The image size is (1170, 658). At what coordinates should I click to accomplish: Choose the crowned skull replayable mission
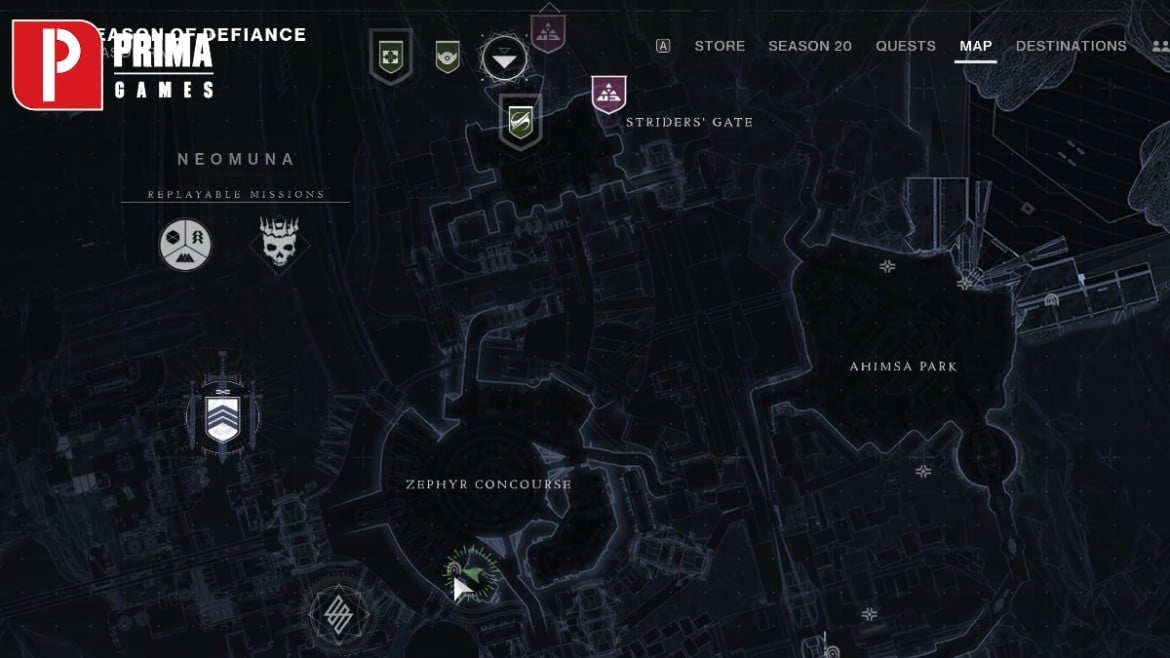coord(279,244)
